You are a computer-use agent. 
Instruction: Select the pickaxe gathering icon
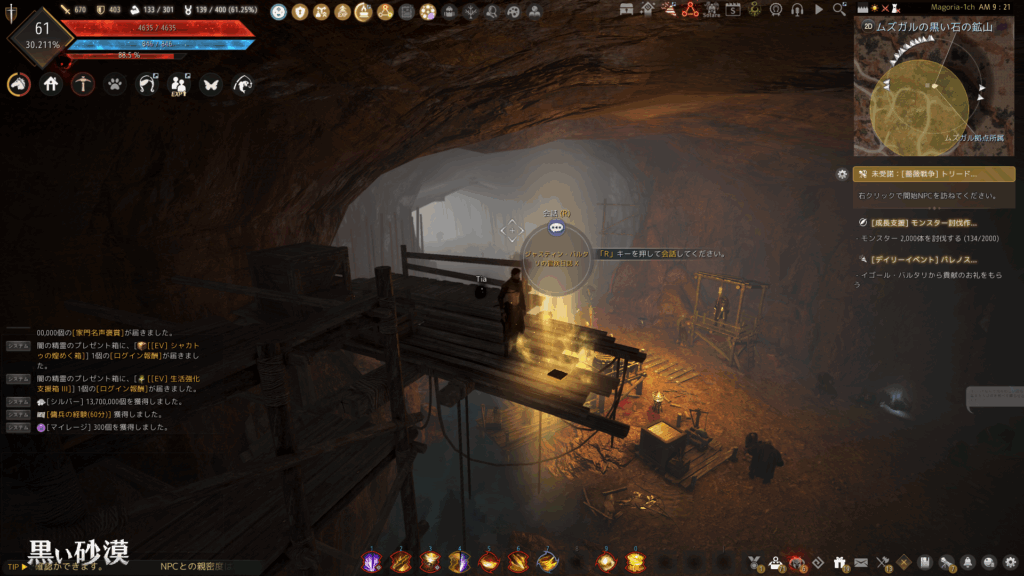click(83, 85)
